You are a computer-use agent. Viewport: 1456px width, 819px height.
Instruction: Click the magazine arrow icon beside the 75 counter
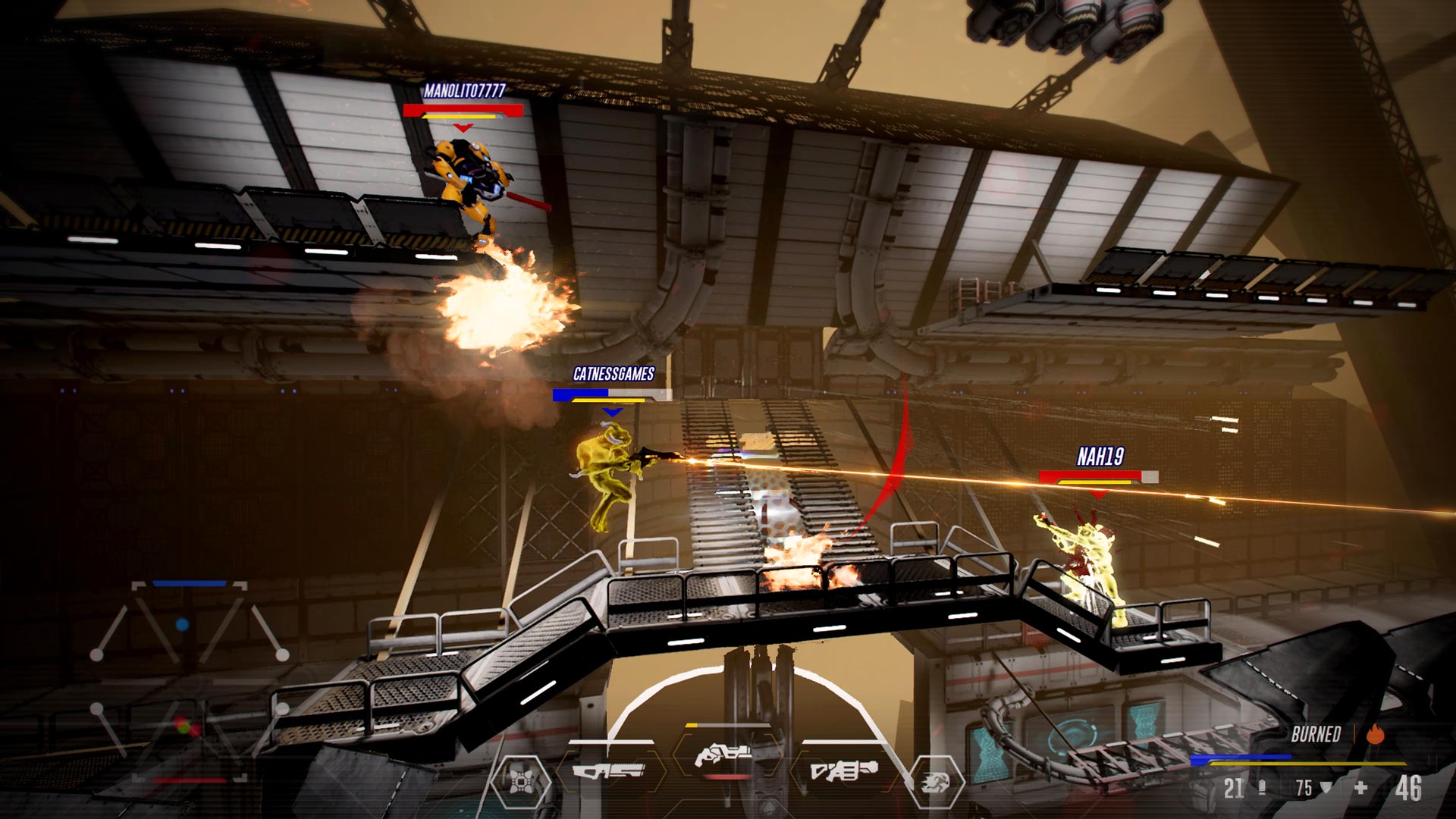coord(1326,788)
